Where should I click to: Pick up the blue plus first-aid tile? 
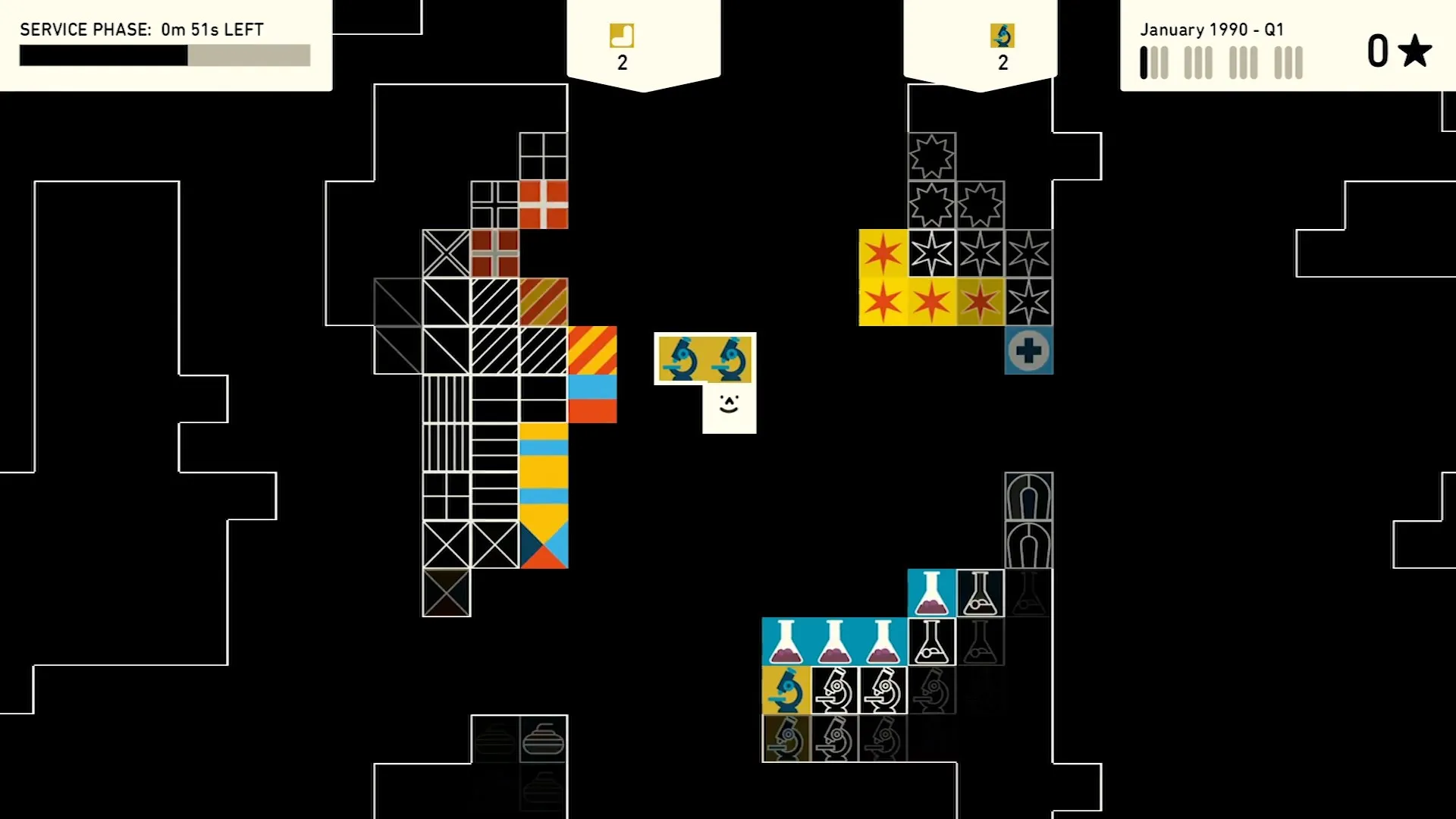(x=1029, y=350)
